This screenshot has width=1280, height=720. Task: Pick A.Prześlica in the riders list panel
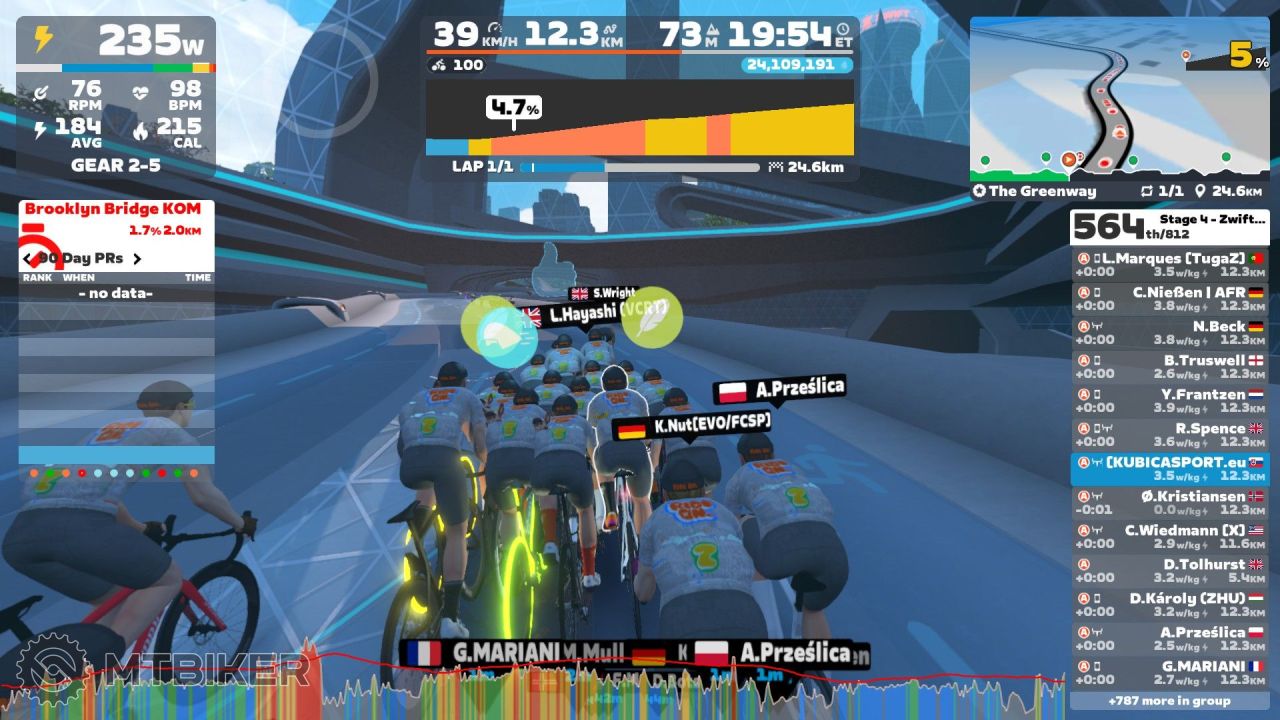click(x=1169, y=639)
